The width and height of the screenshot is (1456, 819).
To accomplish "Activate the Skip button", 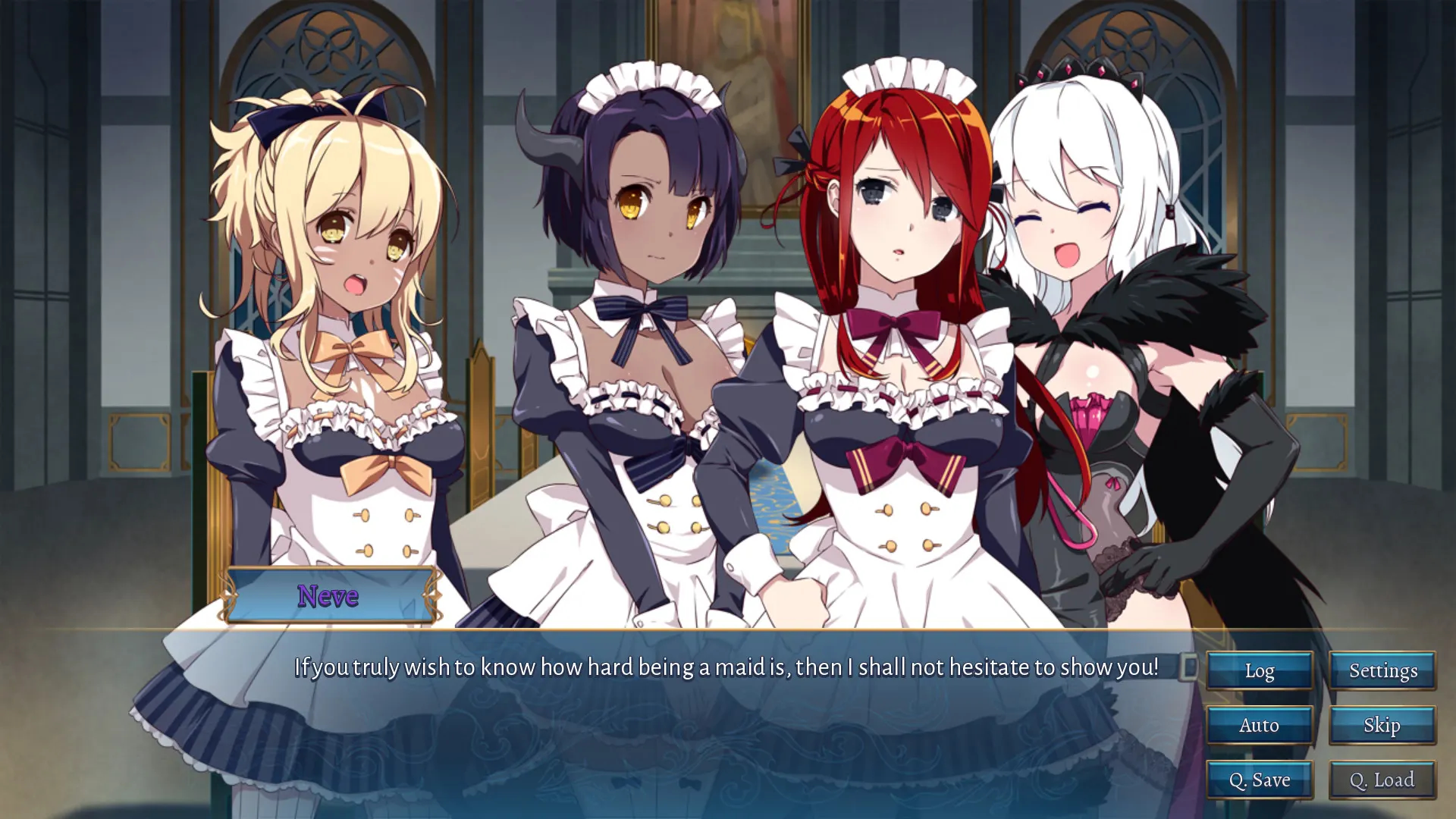I will click(x=1382, y=725).
